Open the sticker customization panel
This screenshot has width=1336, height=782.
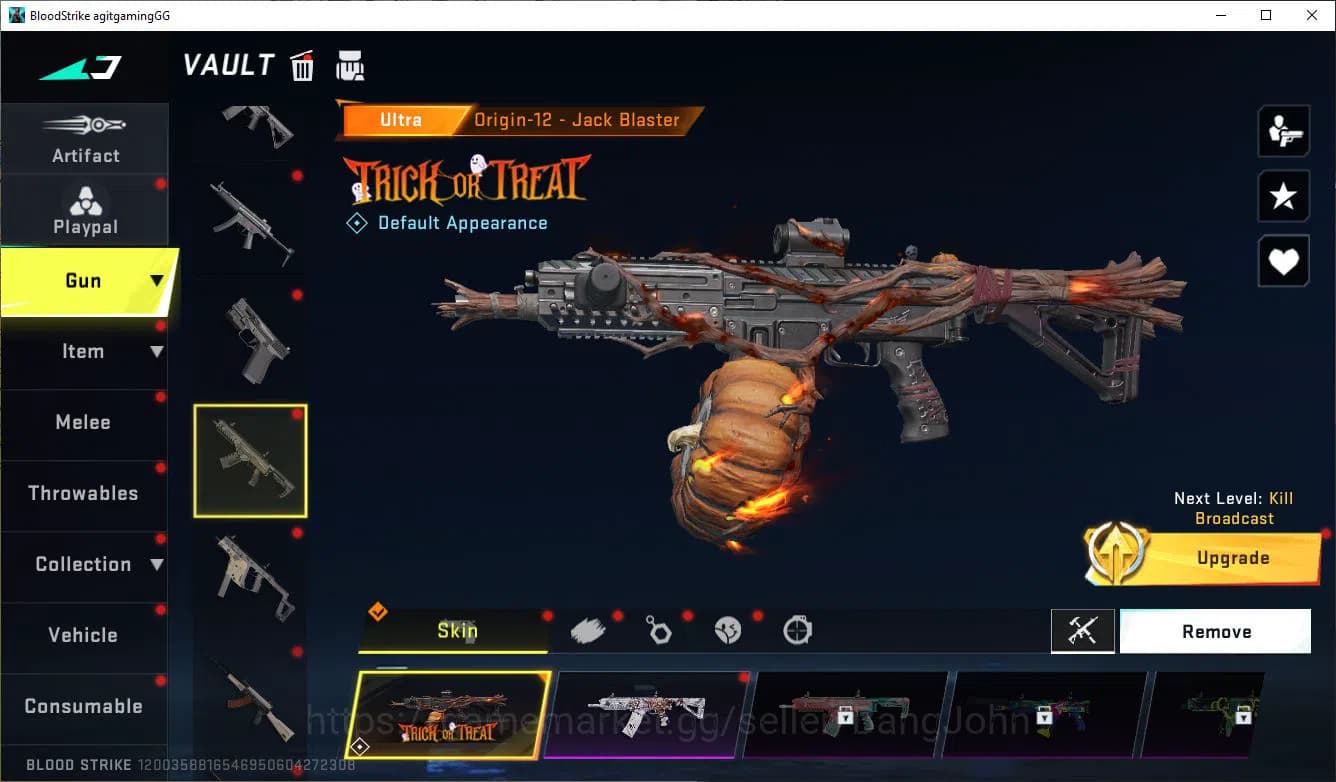pos(728,628)
